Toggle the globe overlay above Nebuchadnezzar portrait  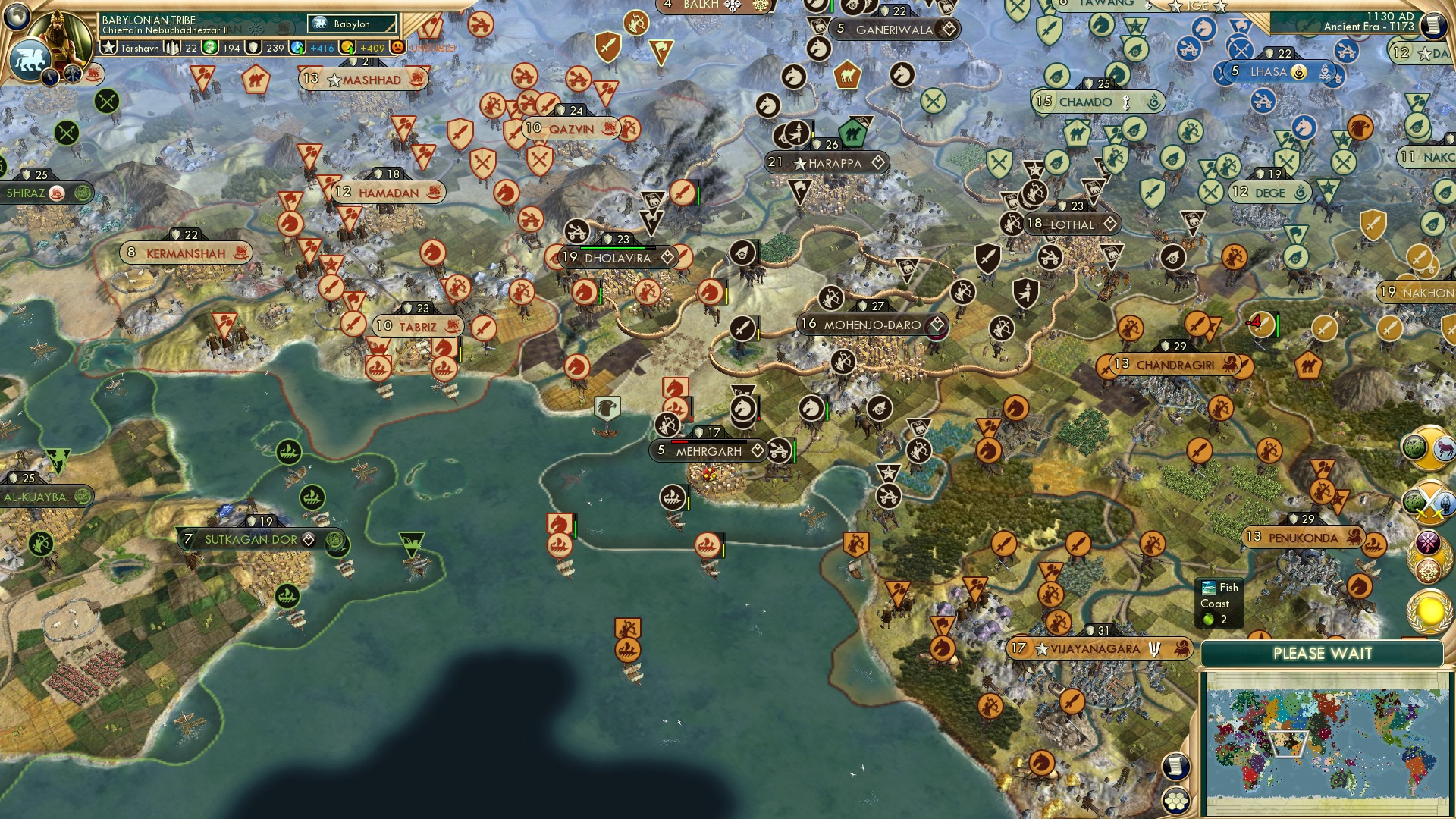pos(16,17)
